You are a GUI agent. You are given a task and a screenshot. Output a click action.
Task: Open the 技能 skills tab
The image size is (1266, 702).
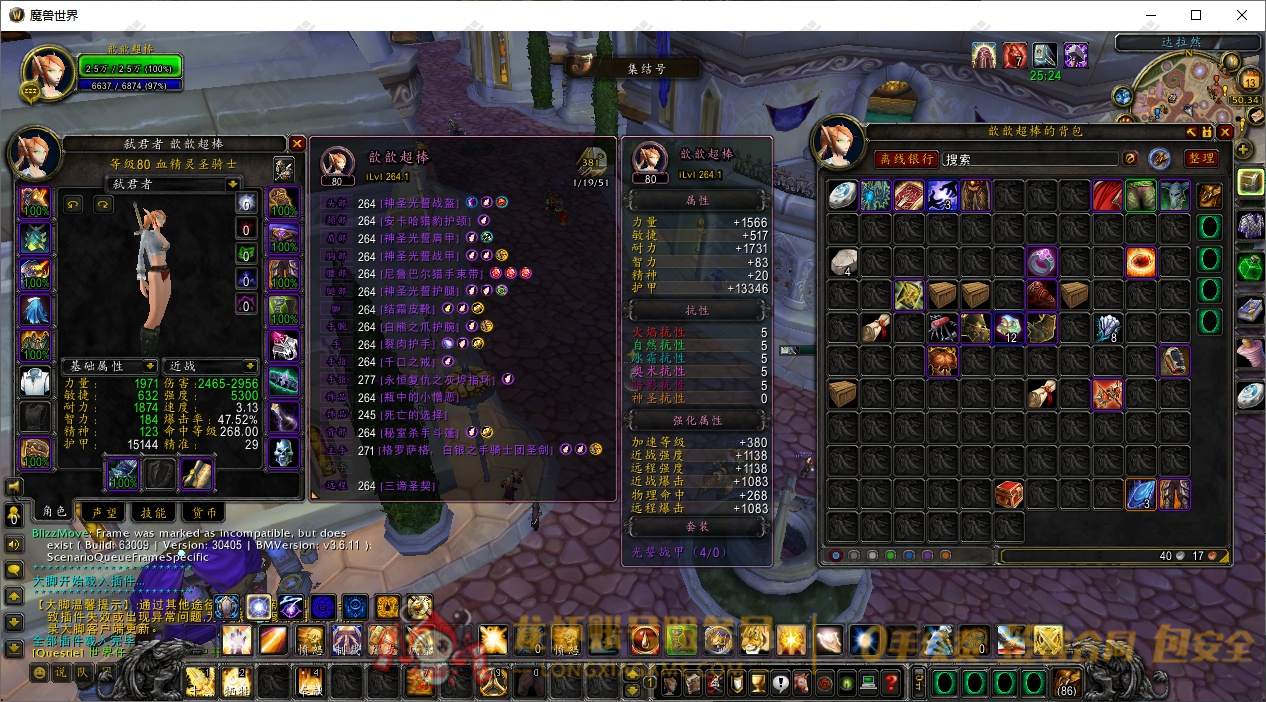click(x=153, y=511)
